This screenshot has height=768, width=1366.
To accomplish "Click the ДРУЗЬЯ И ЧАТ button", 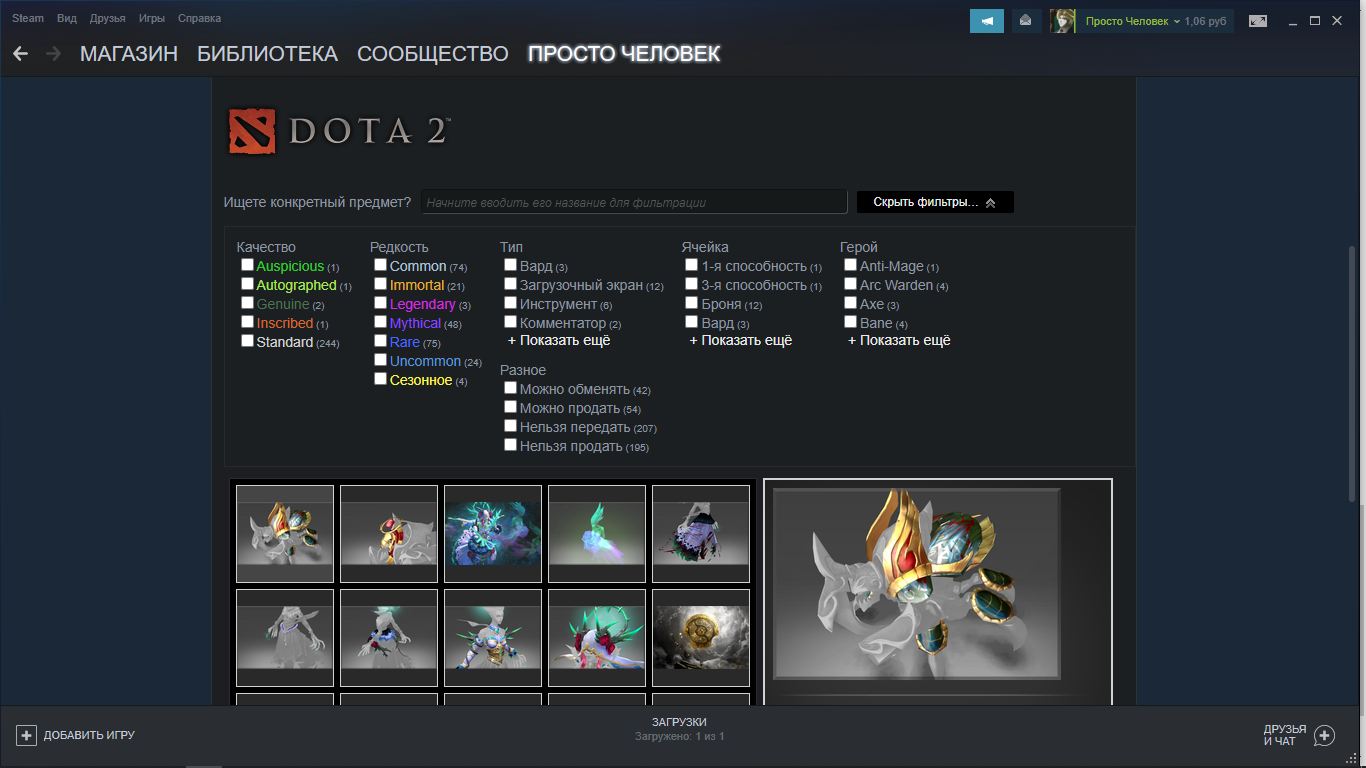I will [x=1285, y=735].
